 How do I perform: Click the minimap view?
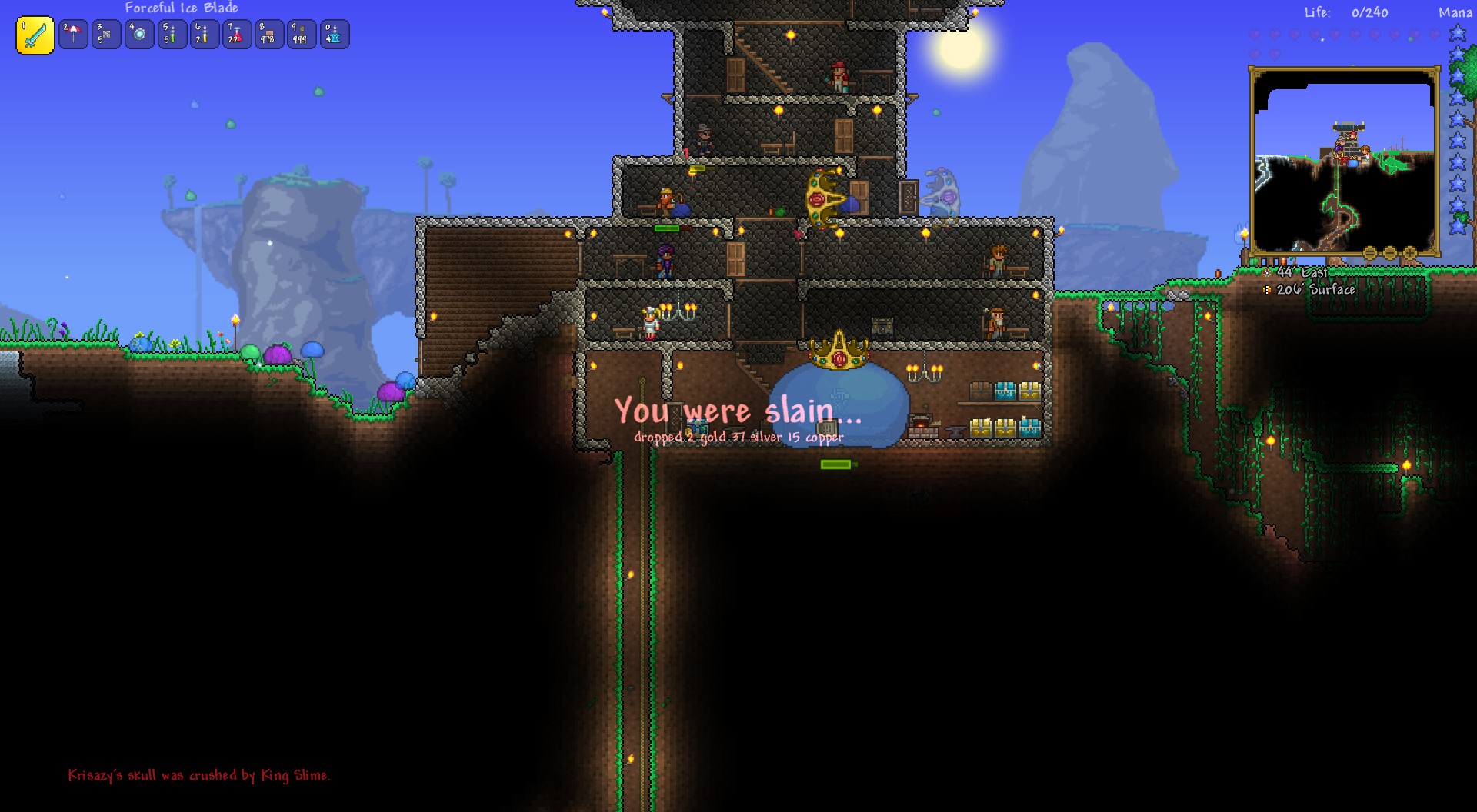tap(1344, 161)
